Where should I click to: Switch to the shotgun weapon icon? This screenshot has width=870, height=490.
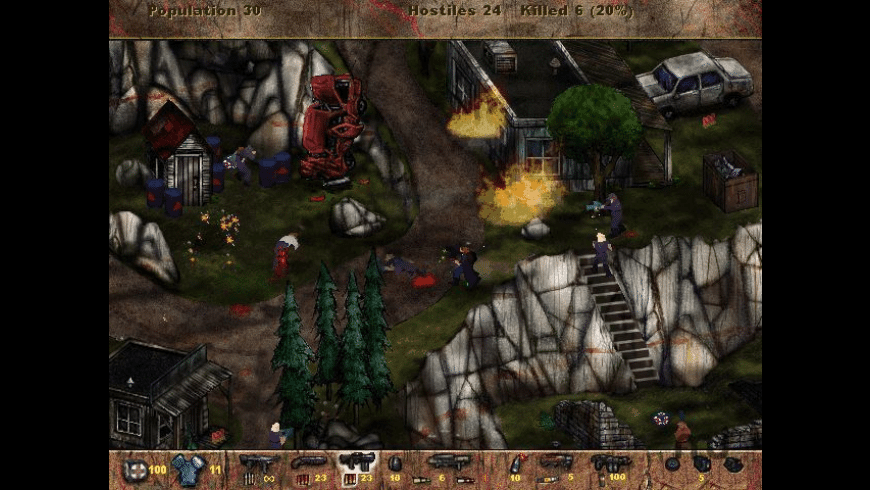pos(309,463)
